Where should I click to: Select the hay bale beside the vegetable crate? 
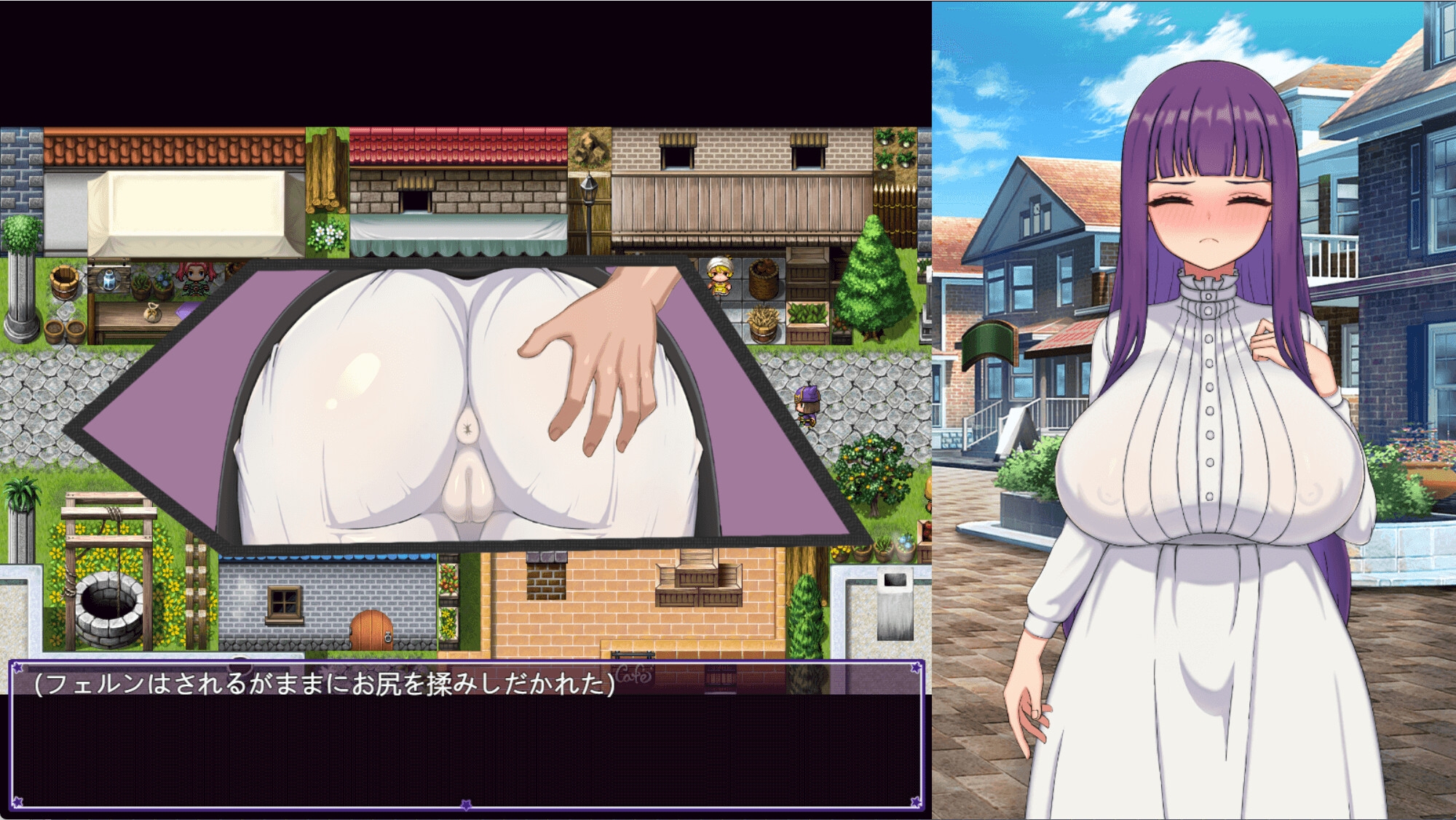[764, 322]
